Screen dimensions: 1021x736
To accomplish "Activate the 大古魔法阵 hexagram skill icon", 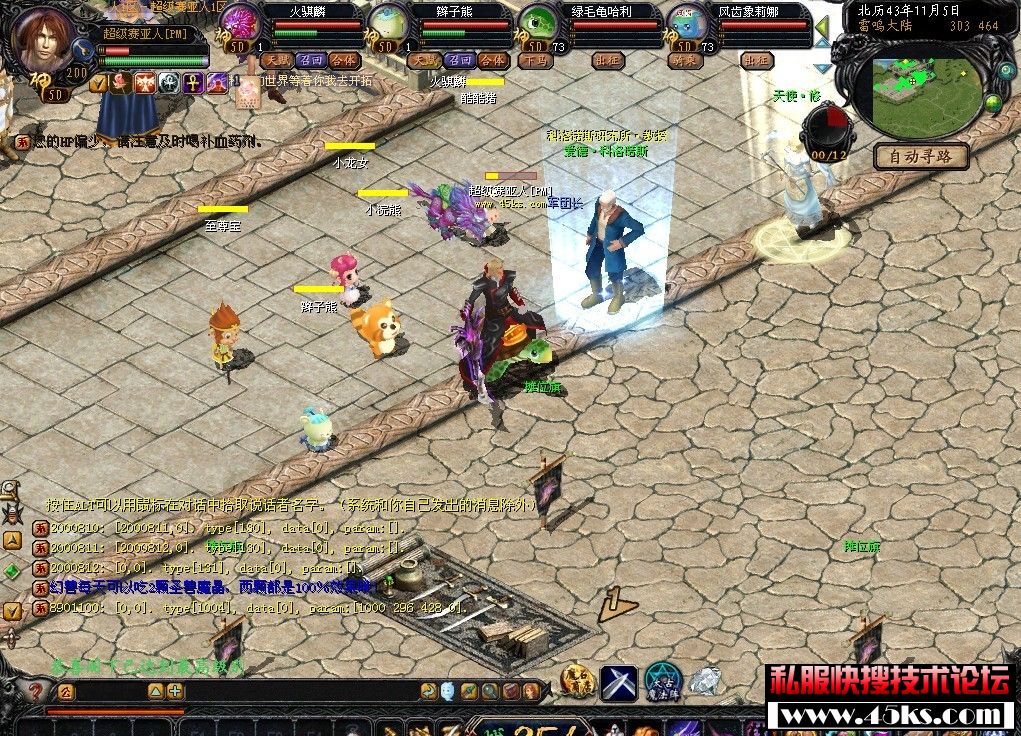I will tap(661, 681).
